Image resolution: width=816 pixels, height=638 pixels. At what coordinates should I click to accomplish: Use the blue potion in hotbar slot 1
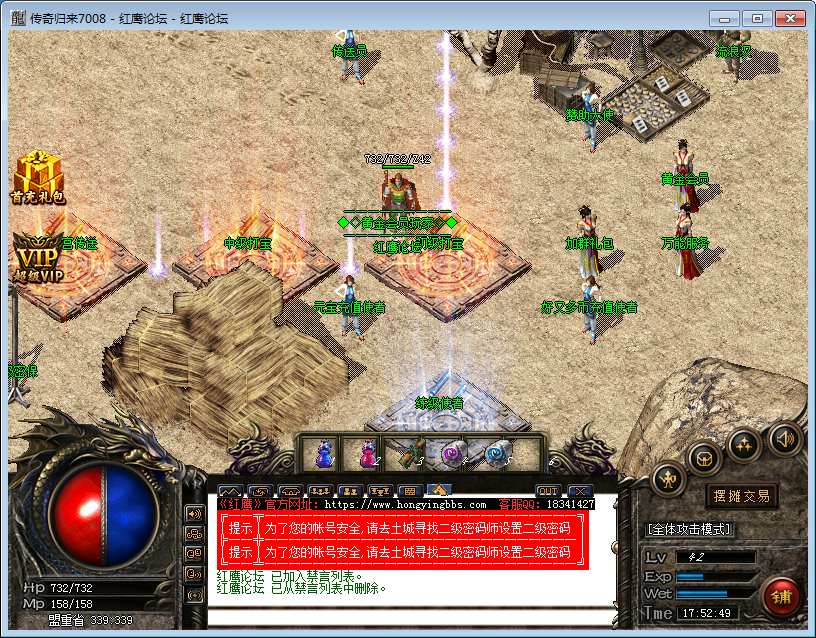click(x=323, y=453)
